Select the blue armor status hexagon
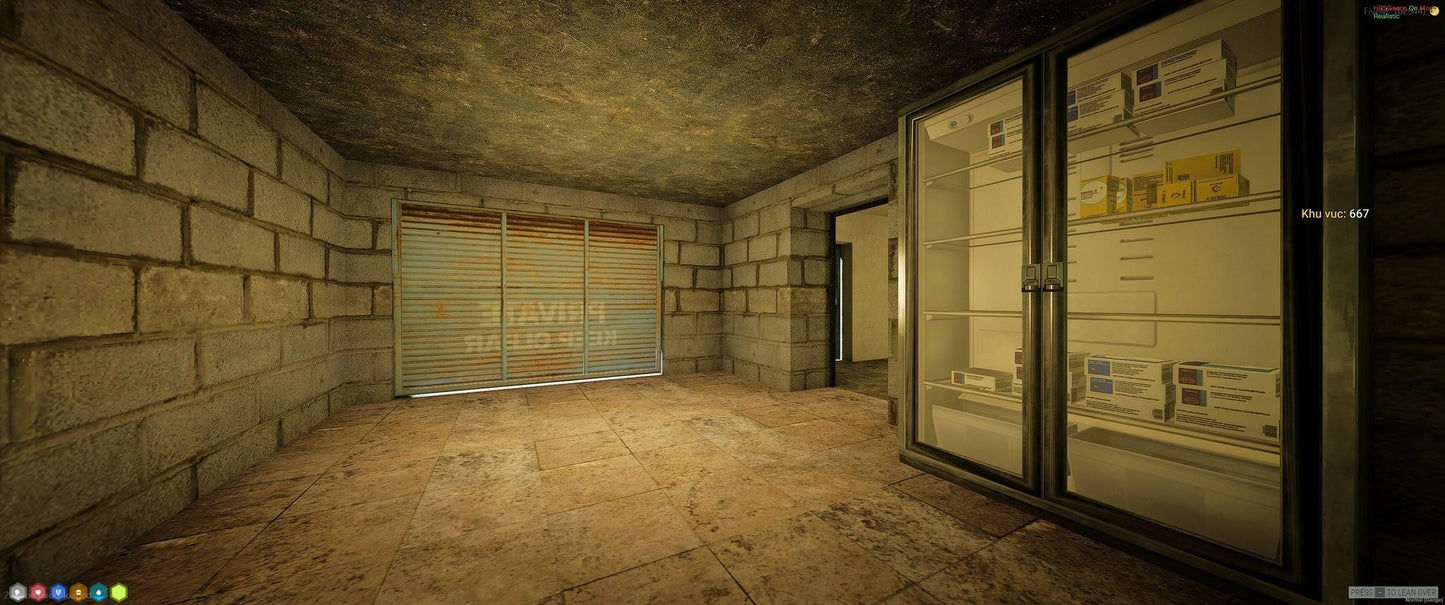Image resolution: width=1445 pixels, height=605 pixels. click(x=58, y=592)
